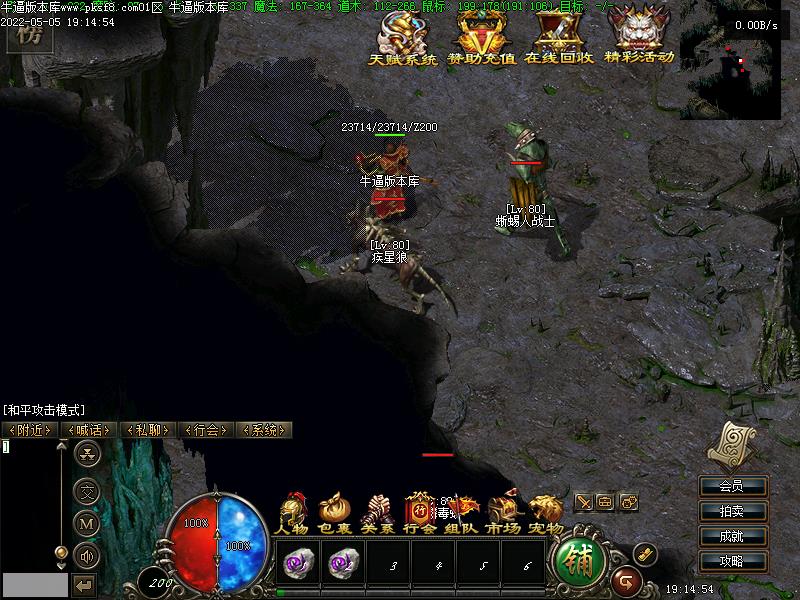
Task: Open the 成就 achievements button
Action: pos(731,537)
